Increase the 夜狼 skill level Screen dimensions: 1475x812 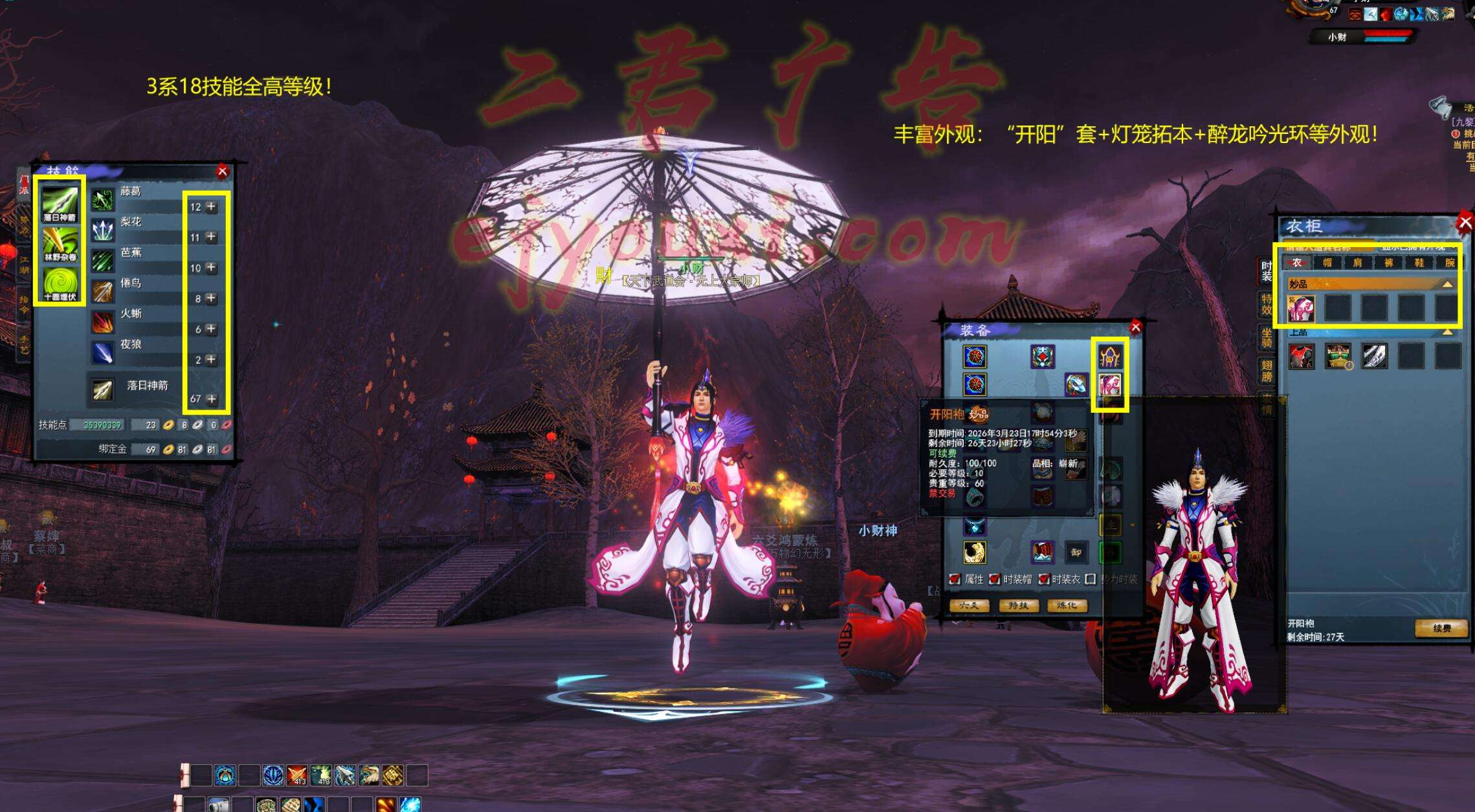[x=212, y=360]
